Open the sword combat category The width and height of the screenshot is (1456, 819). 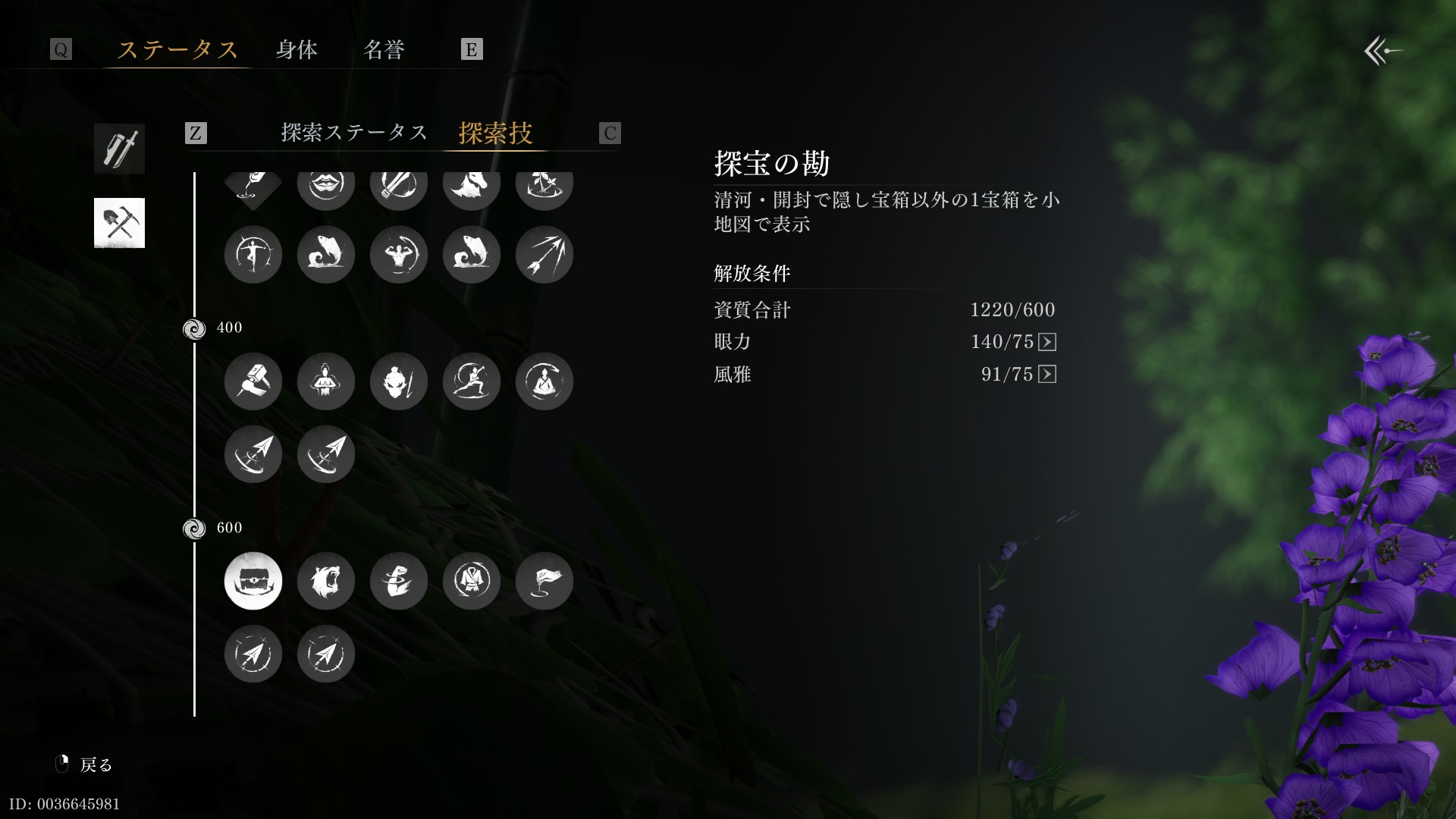[119, 149]
